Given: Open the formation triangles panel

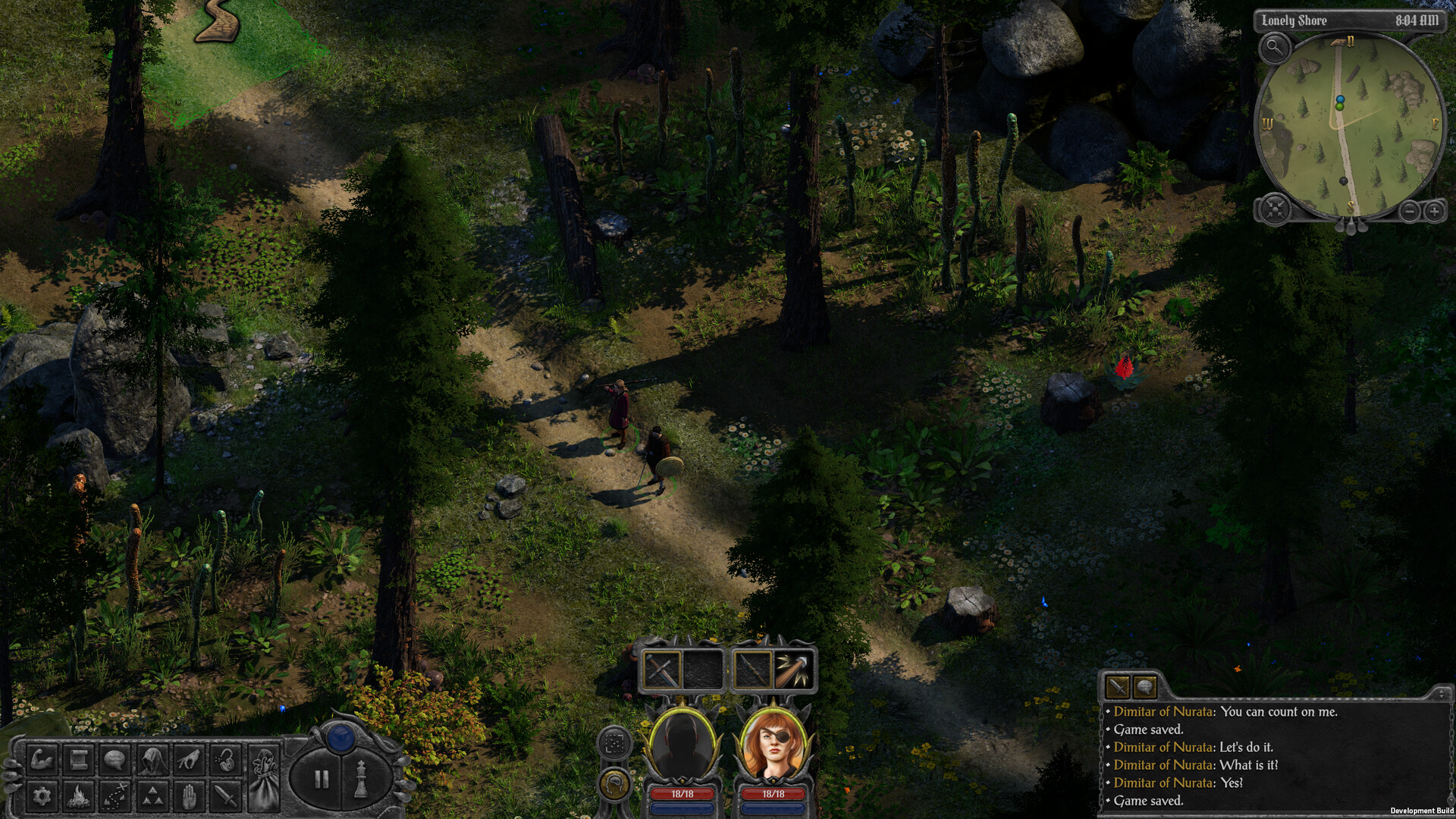Looking at the screenshot, I should [x=152, y=795].
